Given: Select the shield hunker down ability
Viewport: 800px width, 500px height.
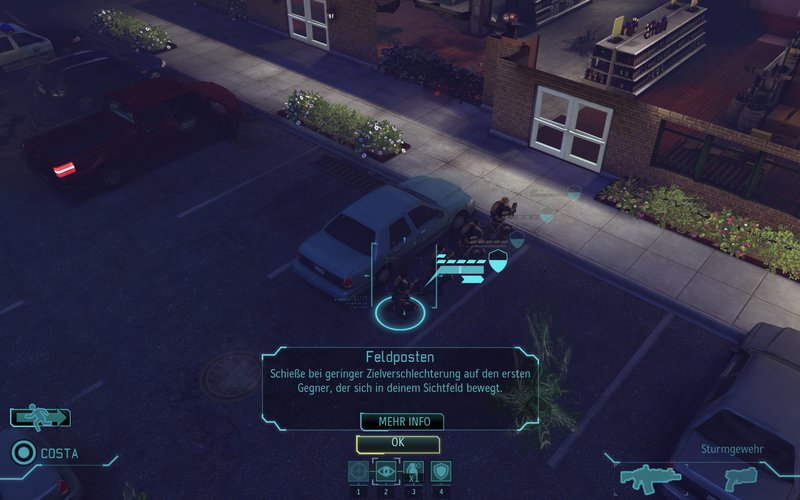Looking at the screenshot, I should (x=441, y=471).
